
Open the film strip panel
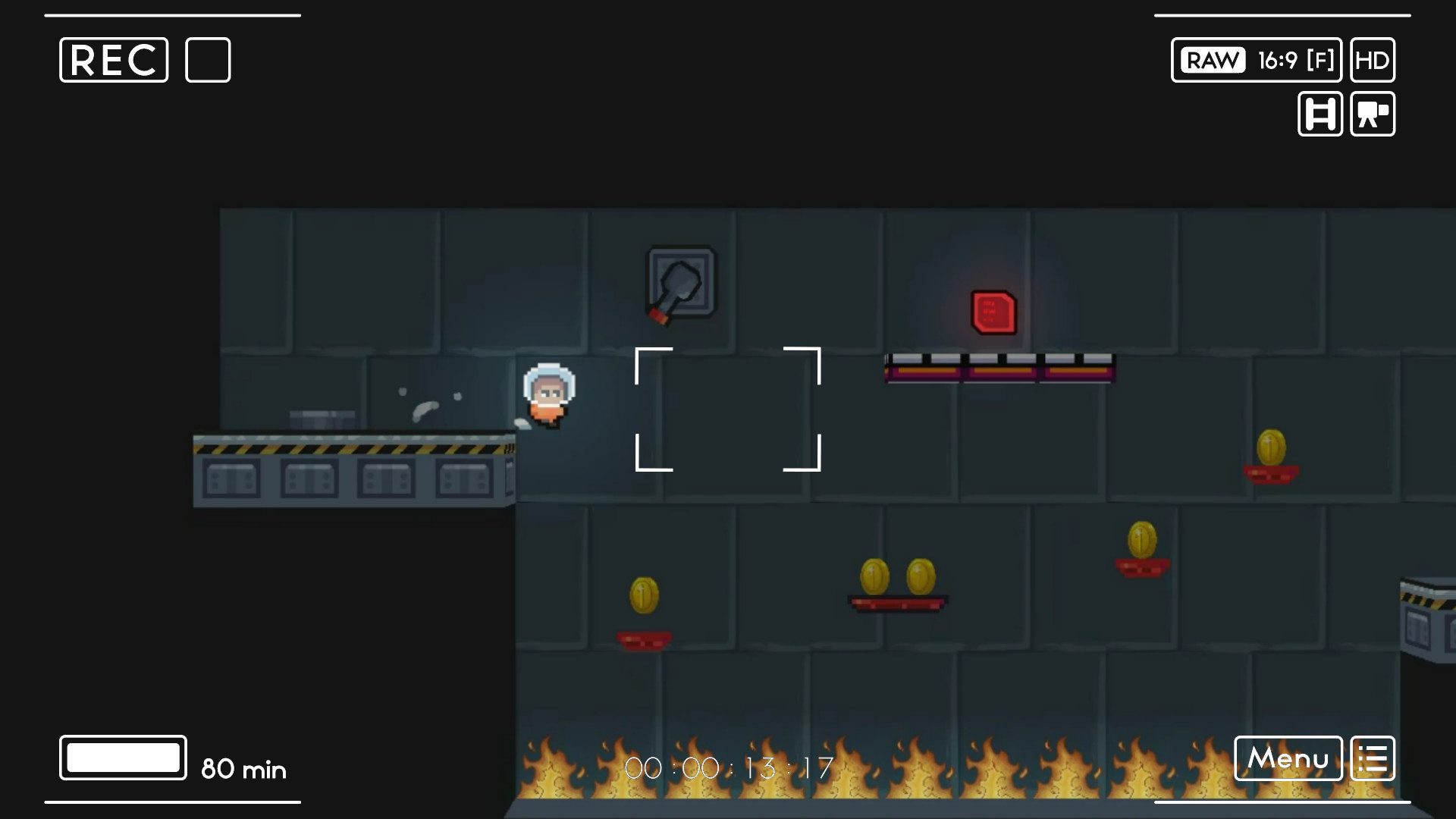click(1319, 115)
